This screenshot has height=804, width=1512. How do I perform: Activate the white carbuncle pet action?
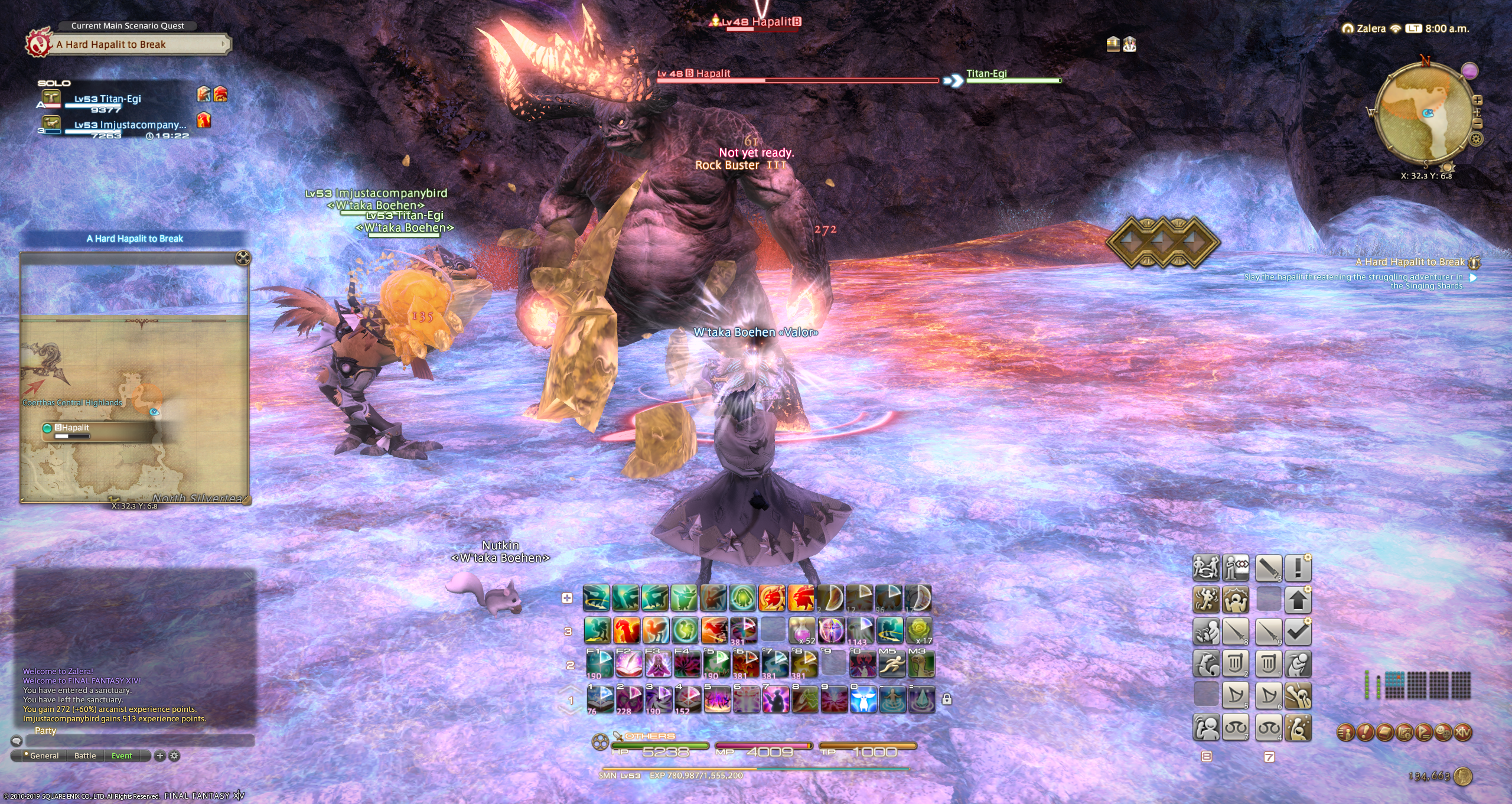862,699
